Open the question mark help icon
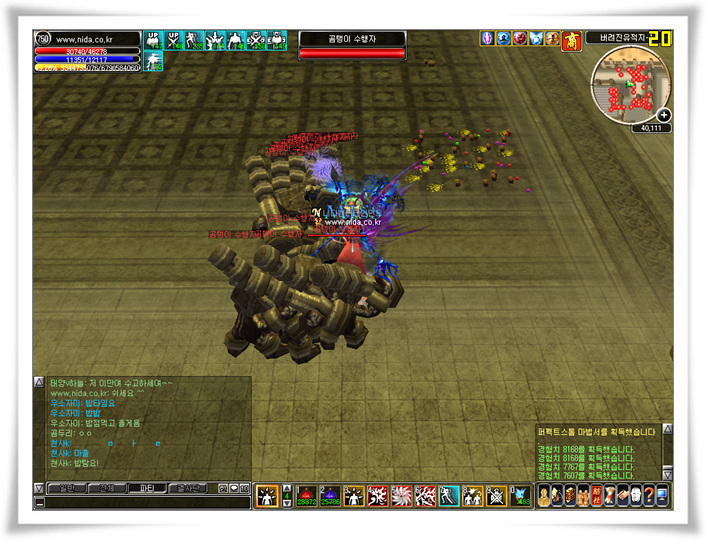Screen dimensions: 706x540 pyautogui.click(x=648, y=495)
